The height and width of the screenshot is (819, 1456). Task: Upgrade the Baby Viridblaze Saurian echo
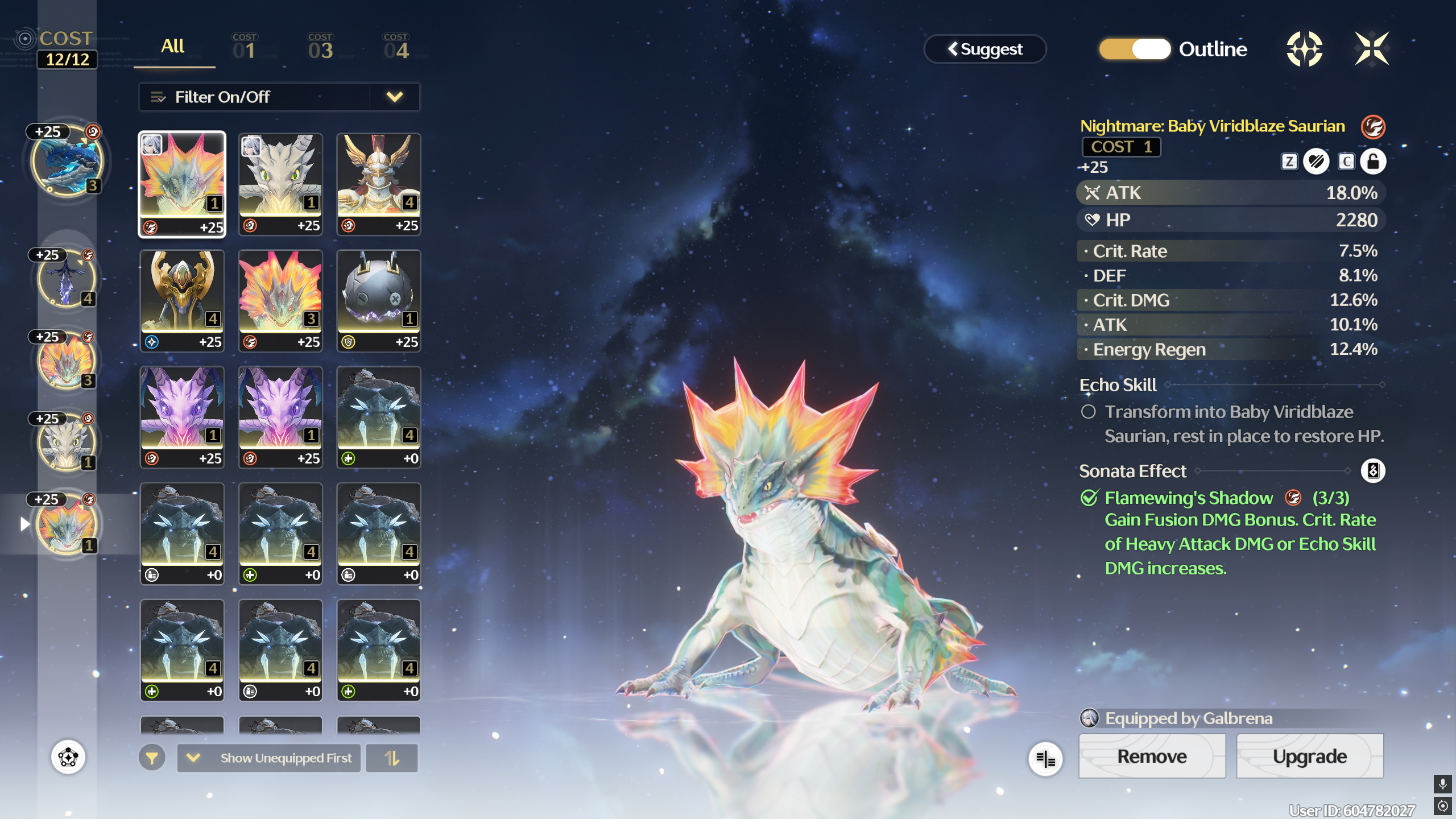click(1309, 756)
